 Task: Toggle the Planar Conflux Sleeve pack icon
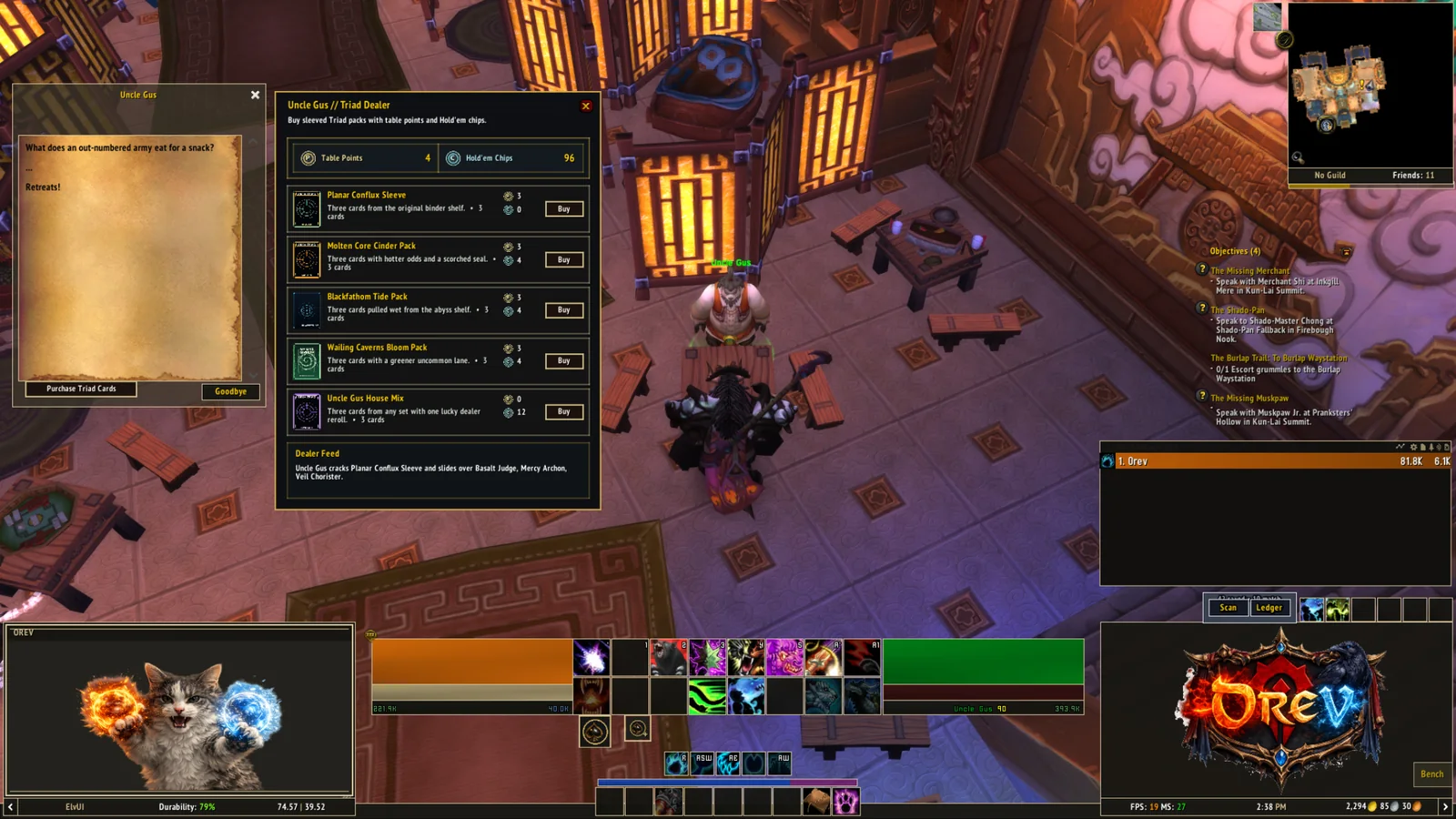(x=306, y=207)
